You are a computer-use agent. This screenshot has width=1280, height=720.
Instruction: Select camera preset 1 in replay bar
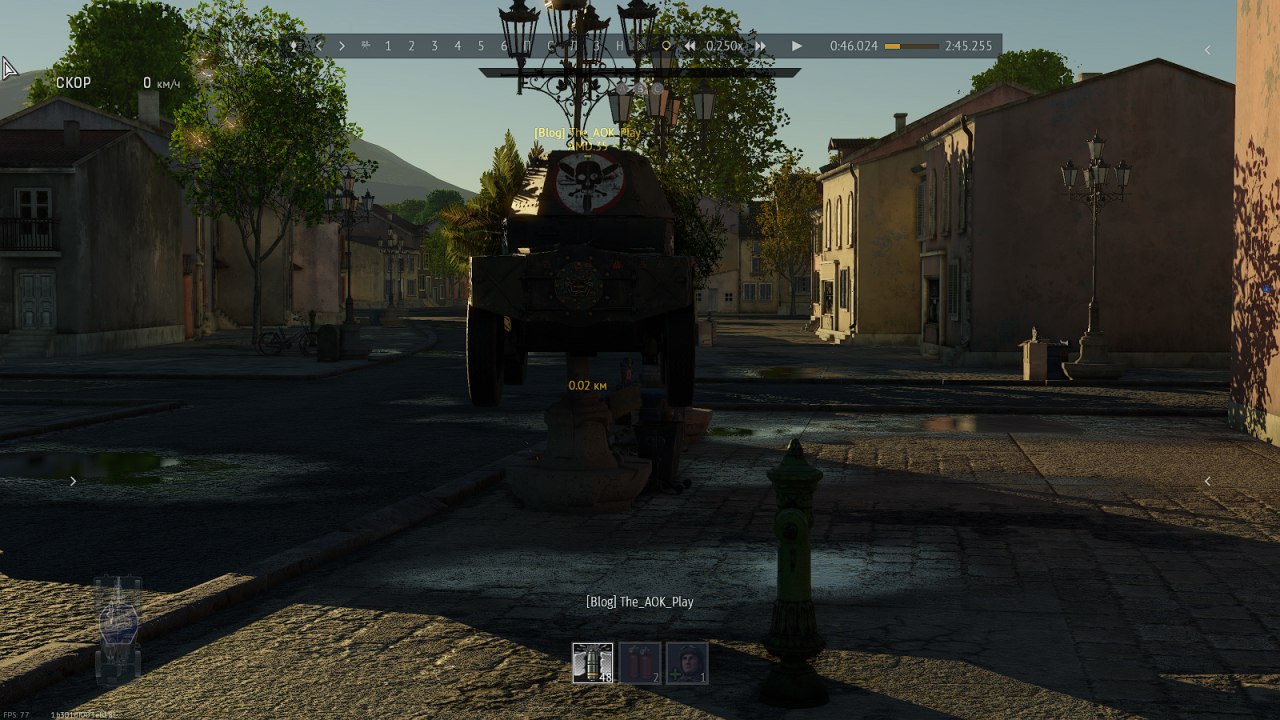tap(388, 46)
